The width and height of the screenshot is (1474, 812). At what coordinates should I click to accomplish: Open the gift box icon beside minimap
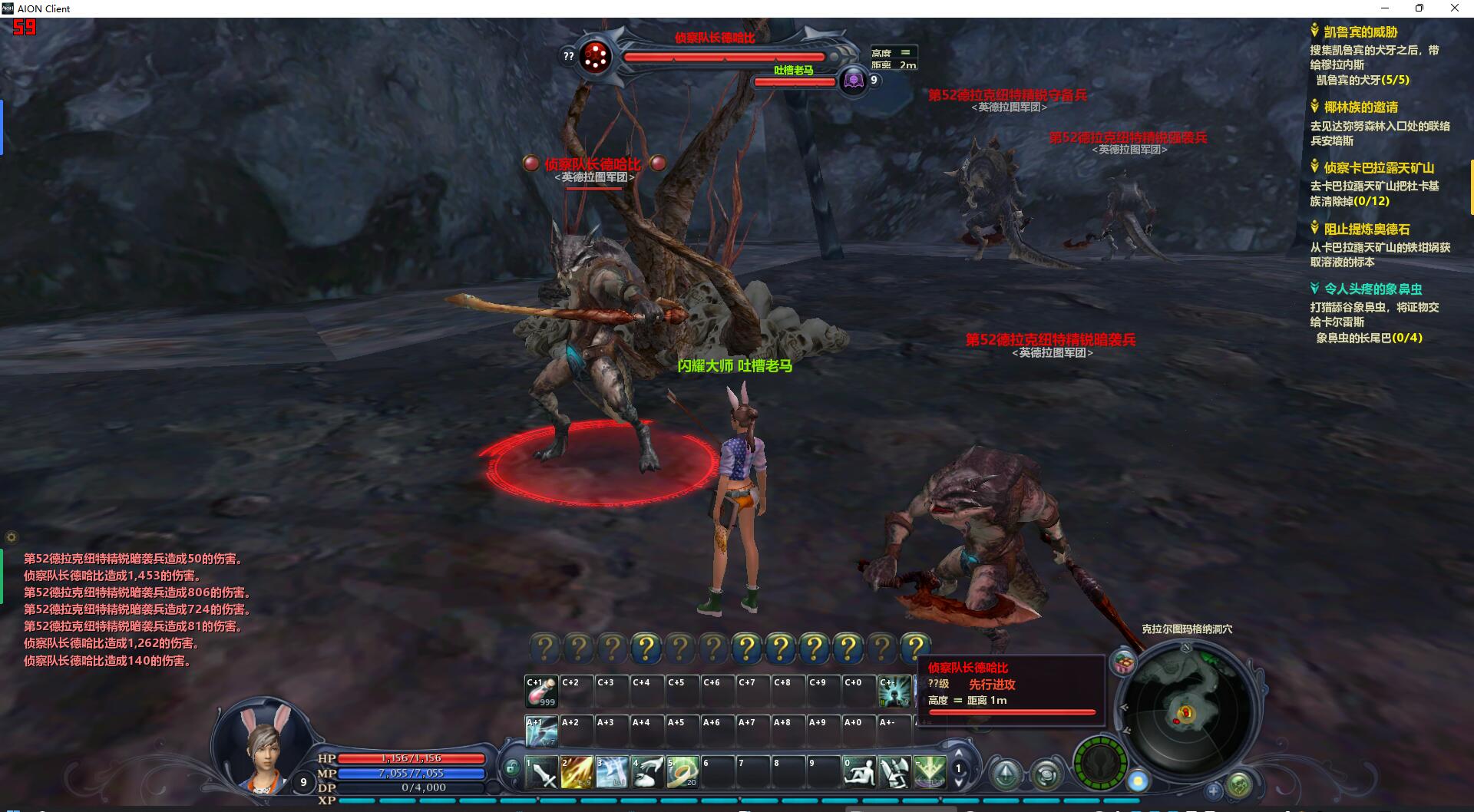1124,662
